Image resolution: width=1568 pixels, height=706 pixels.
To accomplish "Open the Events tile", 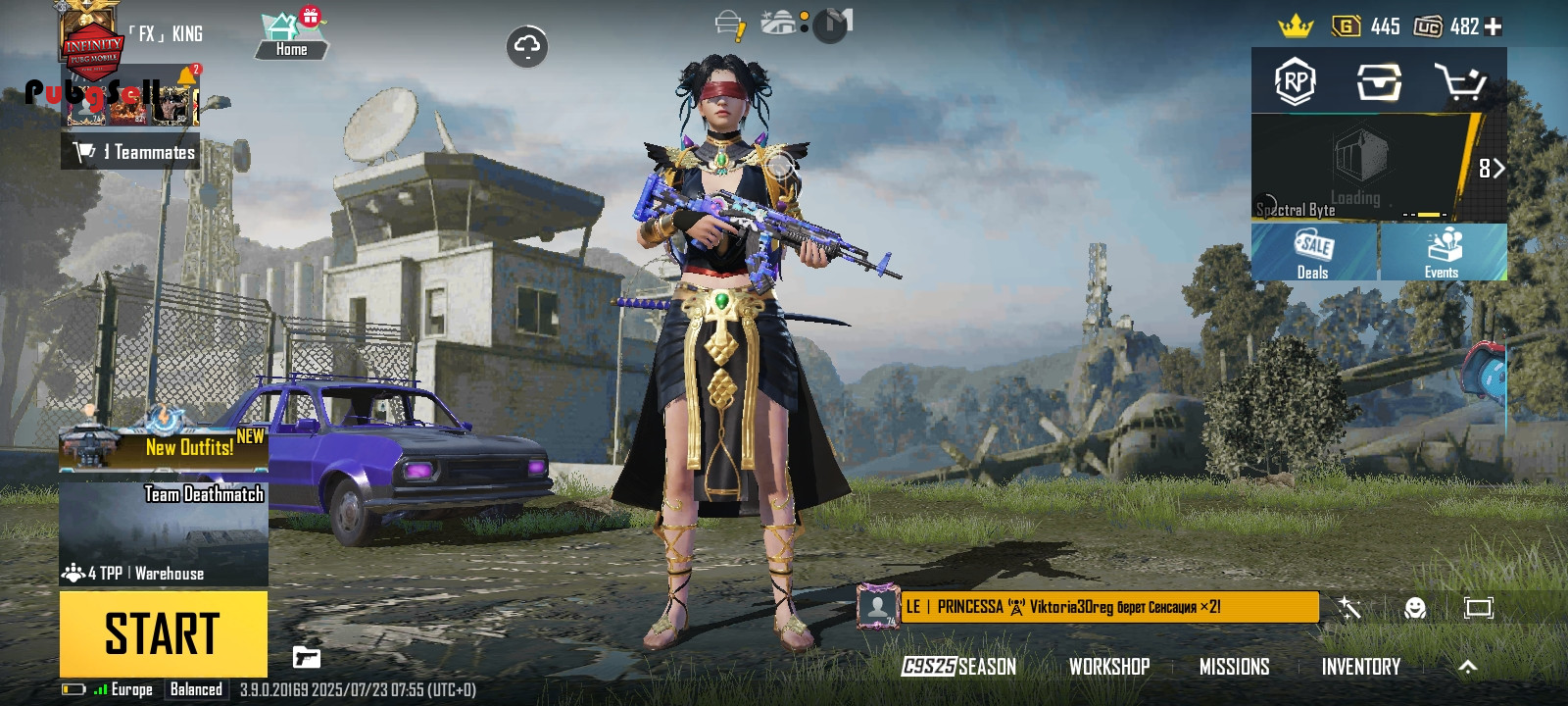I will point(1442,252).
